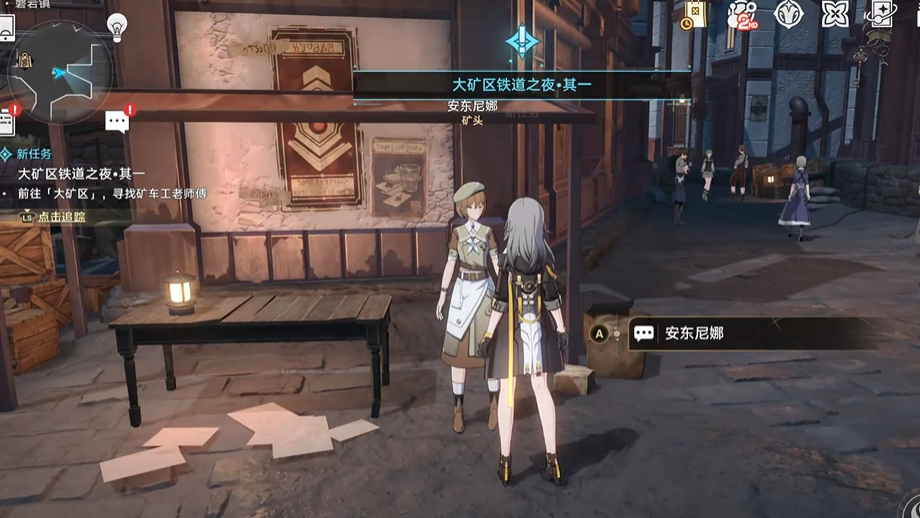This screenshot has height=518, width=920.
Task: Open the chat messages bubble icon
Action: click(117, 122)
